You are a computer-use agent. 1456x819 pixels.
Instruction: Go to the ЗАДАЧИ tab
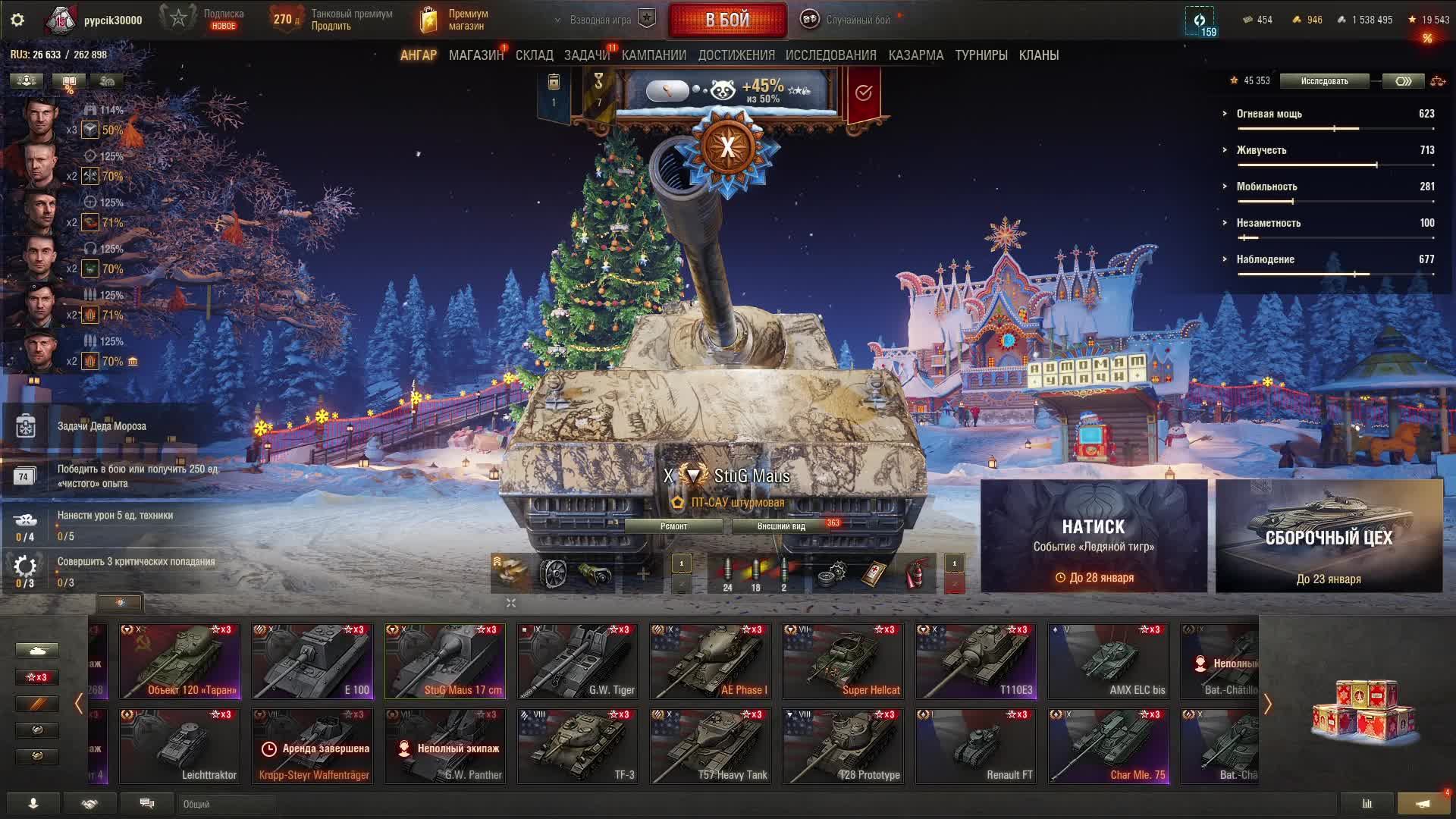[x=586, y=55]
